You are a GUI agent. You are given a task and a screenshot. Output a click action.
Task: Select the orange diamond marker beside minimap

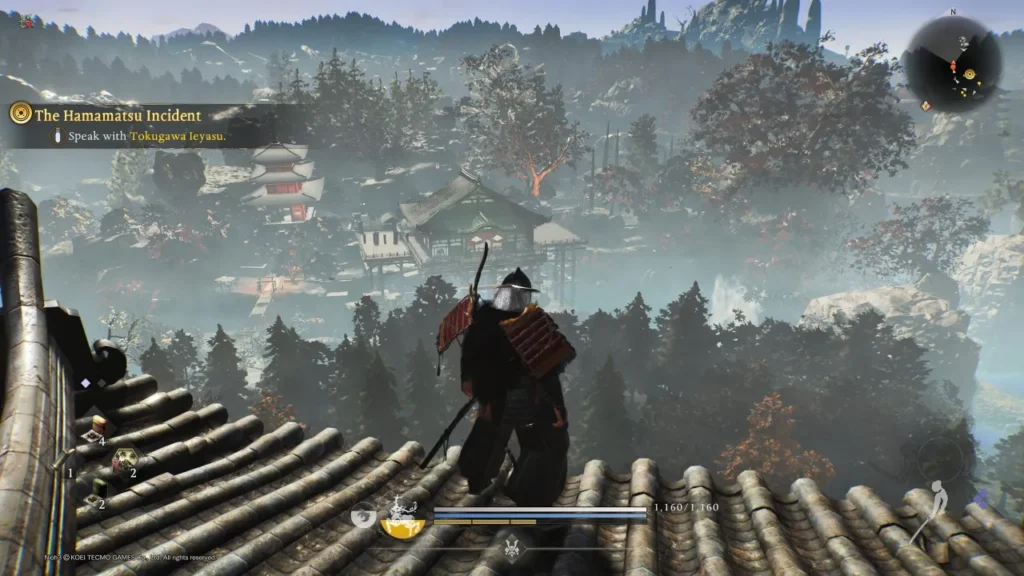(925, 104)
